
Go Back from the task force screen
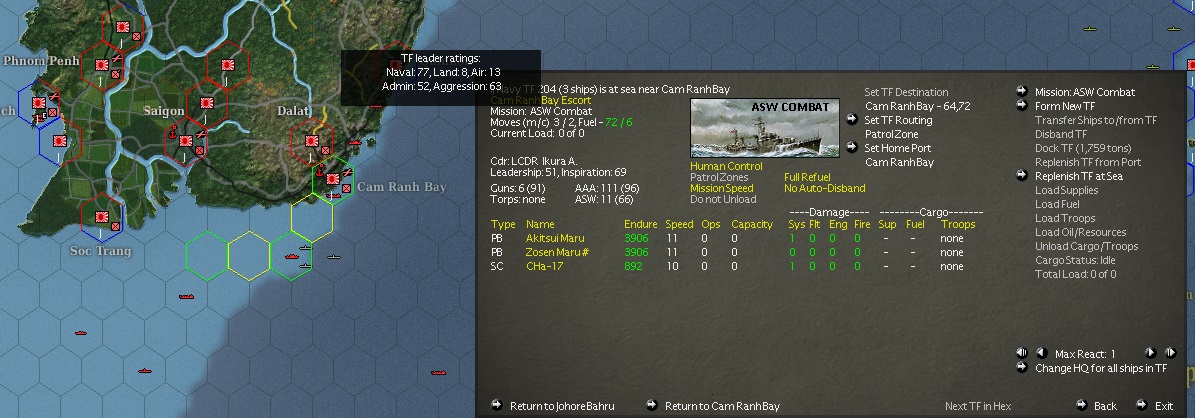click(x=1104, y=406)
